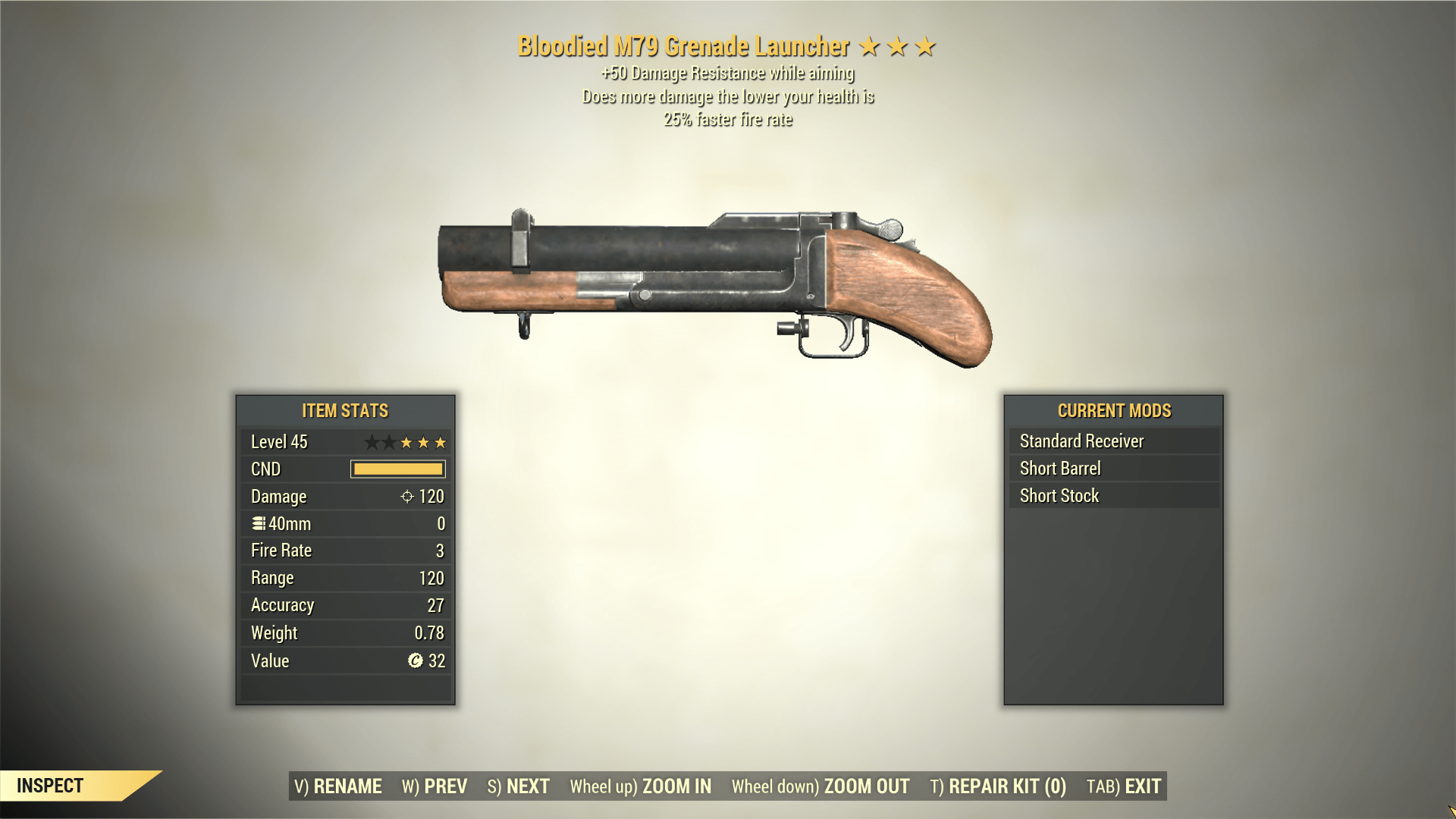Click the yellow CND condition bar
Viewport: 1456px width, 819px height.
[397, 469]
